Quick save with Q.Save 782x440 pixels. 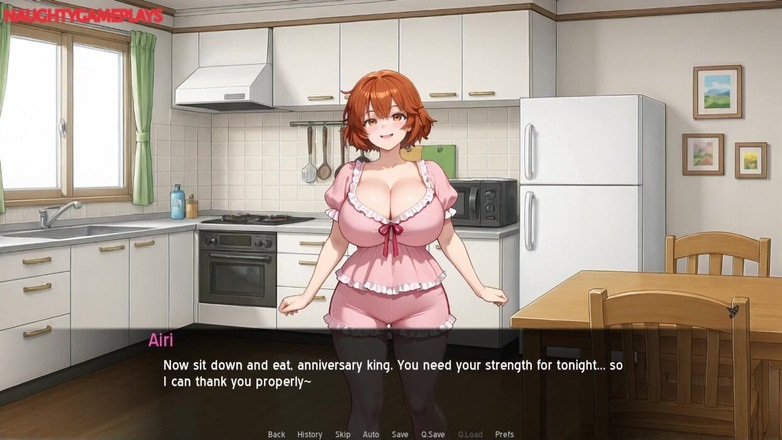click(433, 434)
